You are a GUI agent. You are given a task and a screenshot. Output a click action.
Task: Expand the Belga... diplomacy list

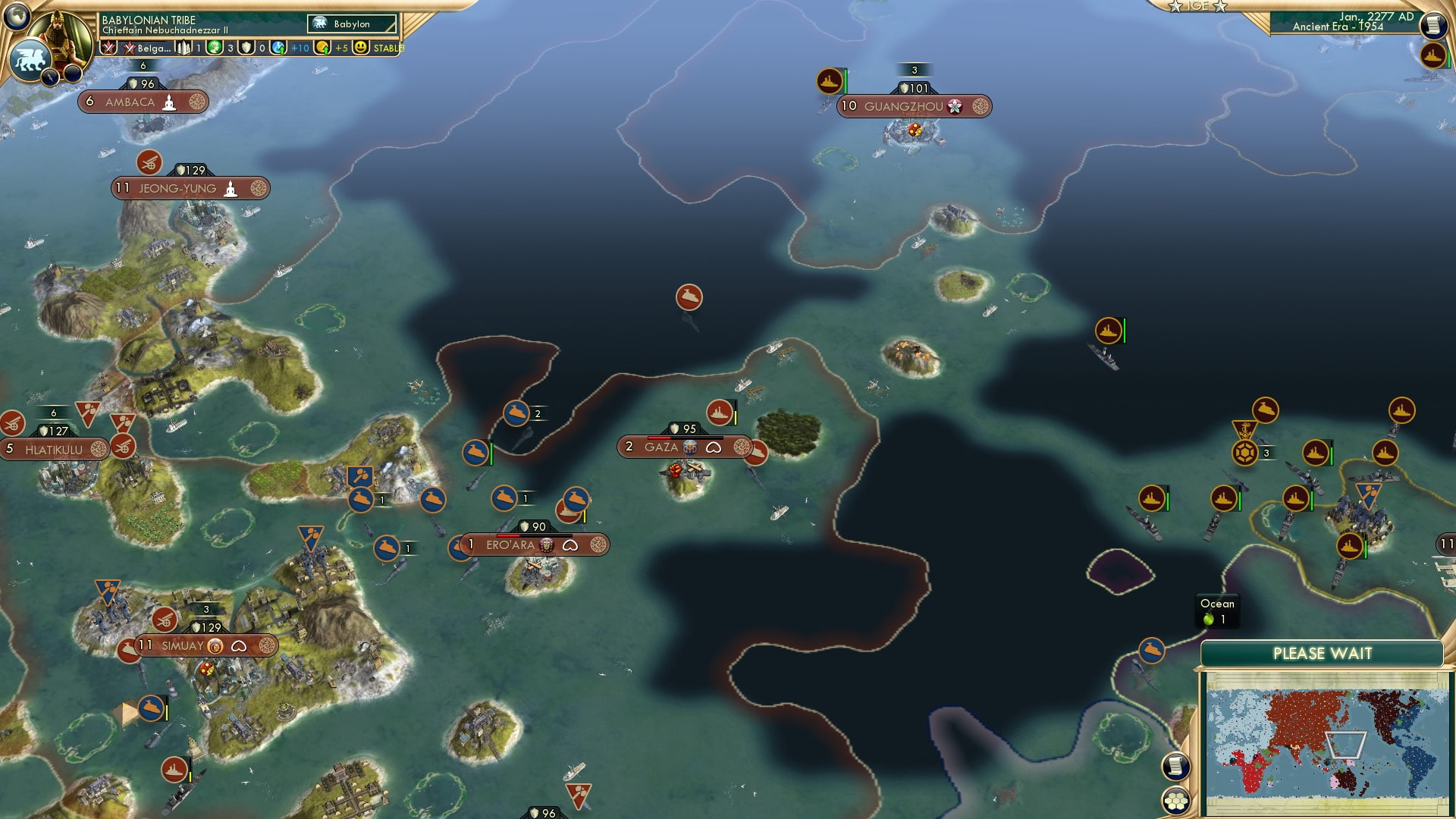tap(149, 49)
